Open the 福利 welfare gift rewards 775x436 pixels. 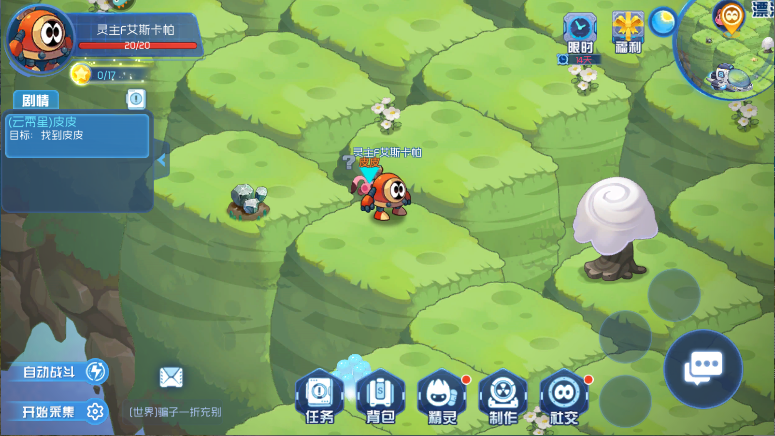[629, 33]
